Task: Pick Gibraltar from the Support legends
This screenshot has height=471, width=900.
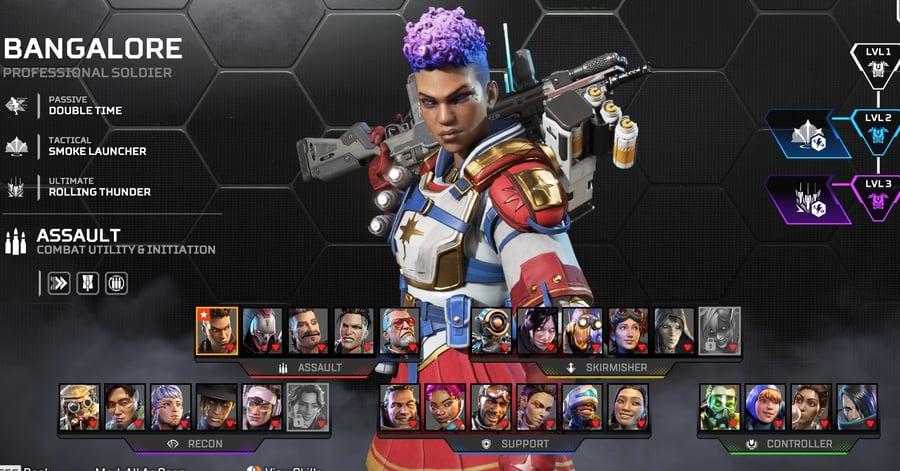Action: tap(399, 407)
